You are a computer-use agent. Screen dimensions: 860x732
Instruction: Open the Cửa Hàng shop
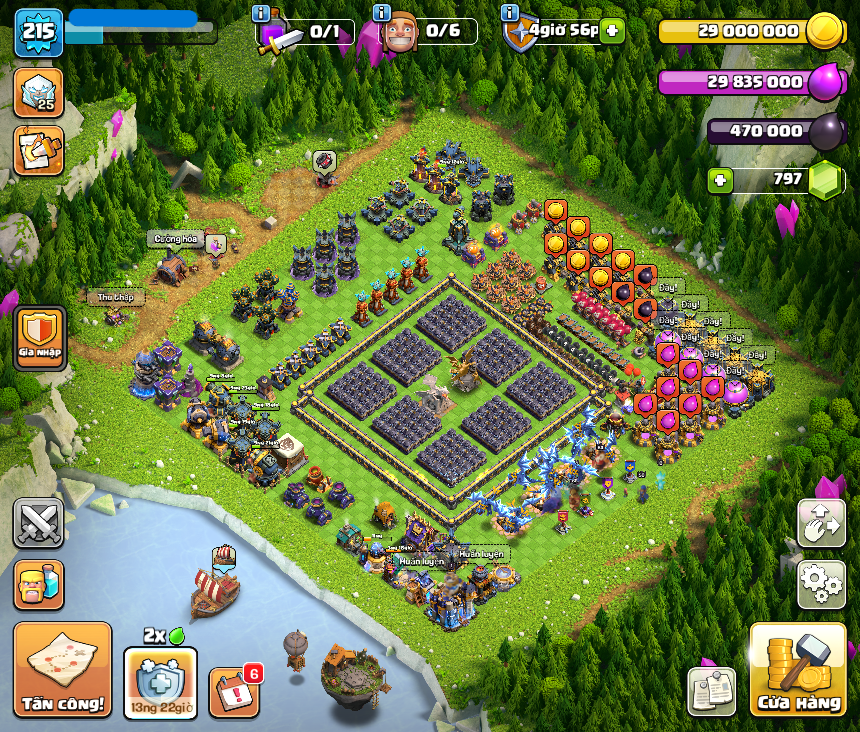(x=798, y=669)
